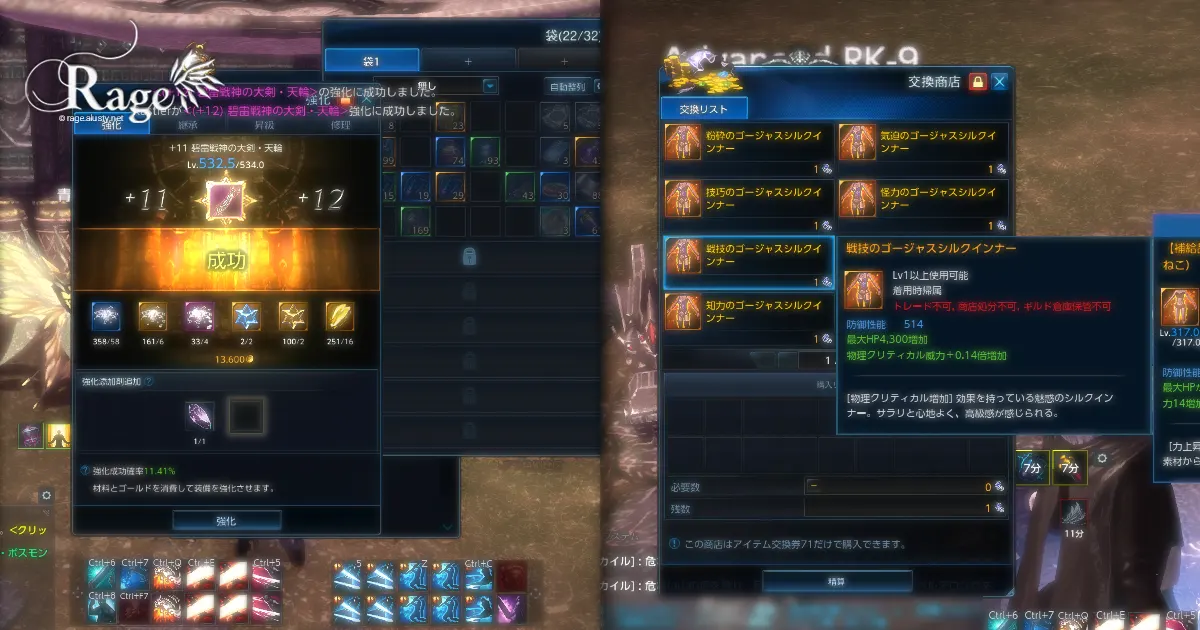Click the 自動整列 auto-sort button
The height and width of the screenshot is (630, 1200).
point(567,86)
